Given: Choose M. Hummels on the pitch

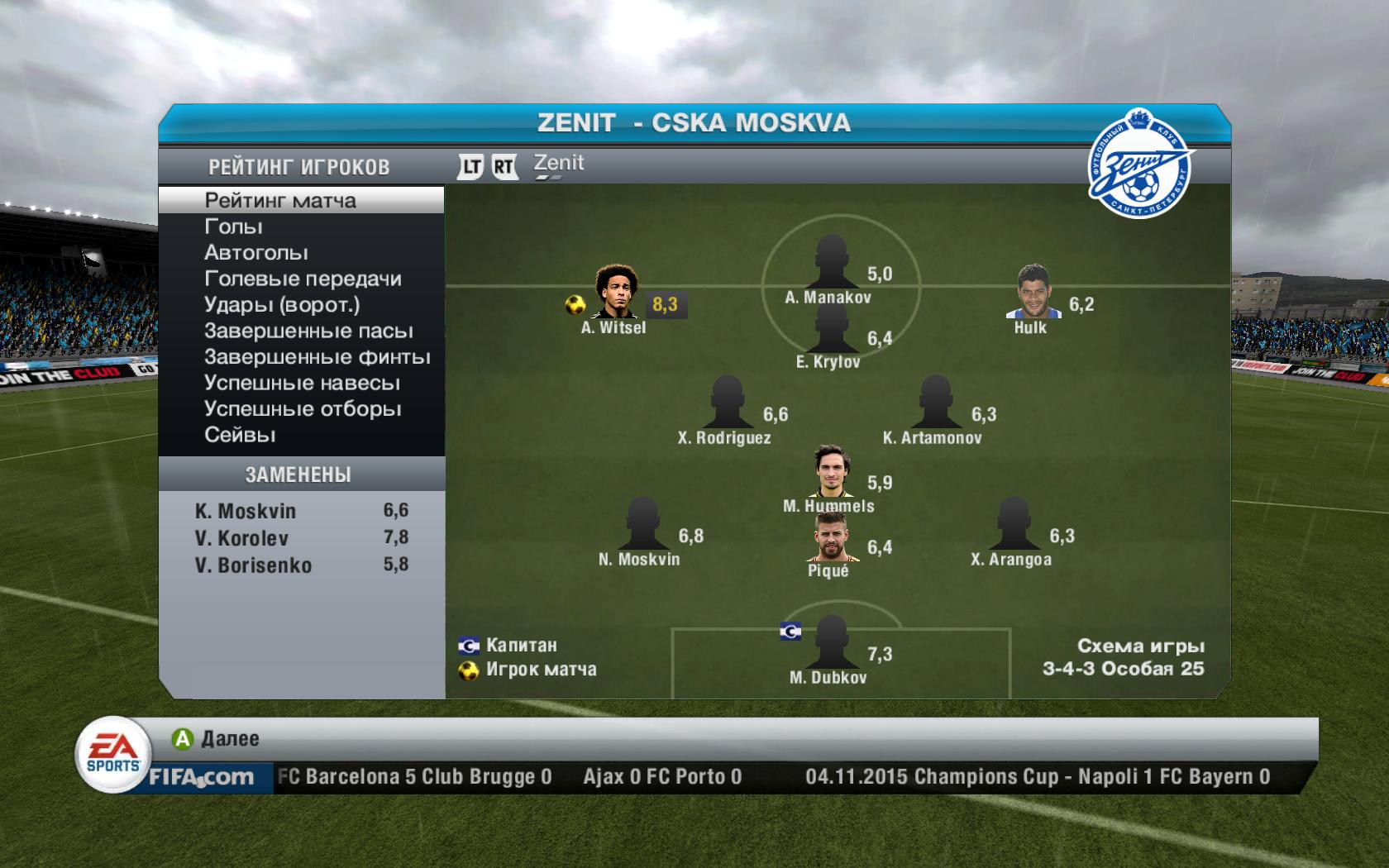Looking at the screenshot, I should [x=829, y=471].
